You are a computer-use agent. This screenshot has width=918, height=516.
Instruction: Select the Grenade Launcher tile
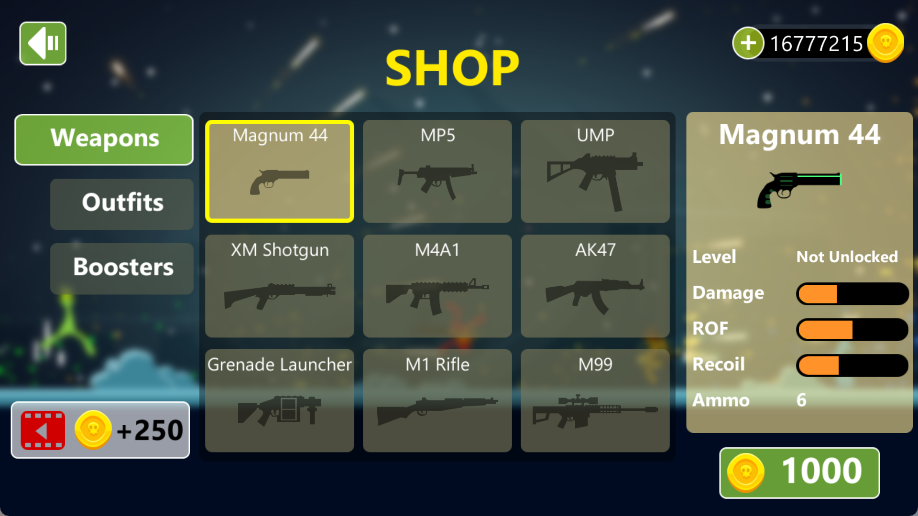[x=280, y=400]
